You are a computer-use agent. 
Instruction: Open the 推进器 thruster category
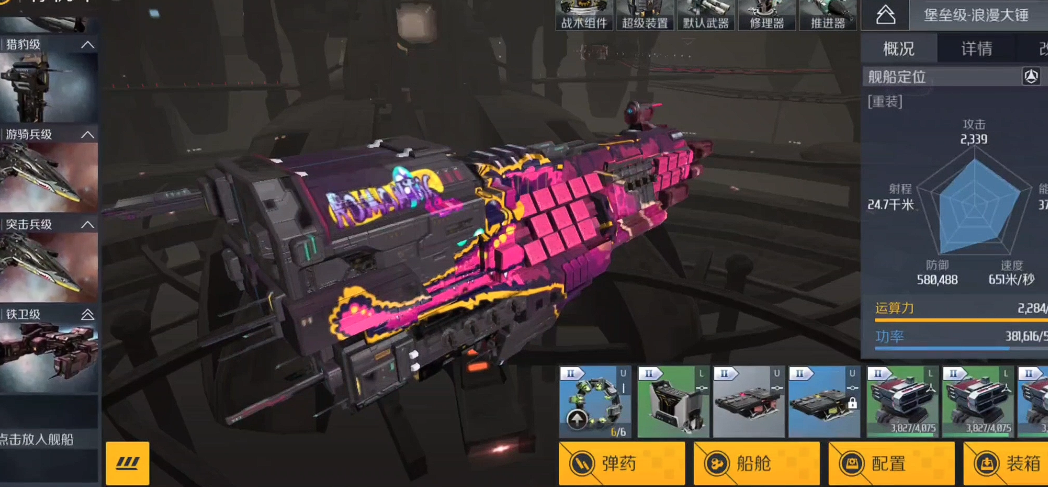(x=827, y=16)
